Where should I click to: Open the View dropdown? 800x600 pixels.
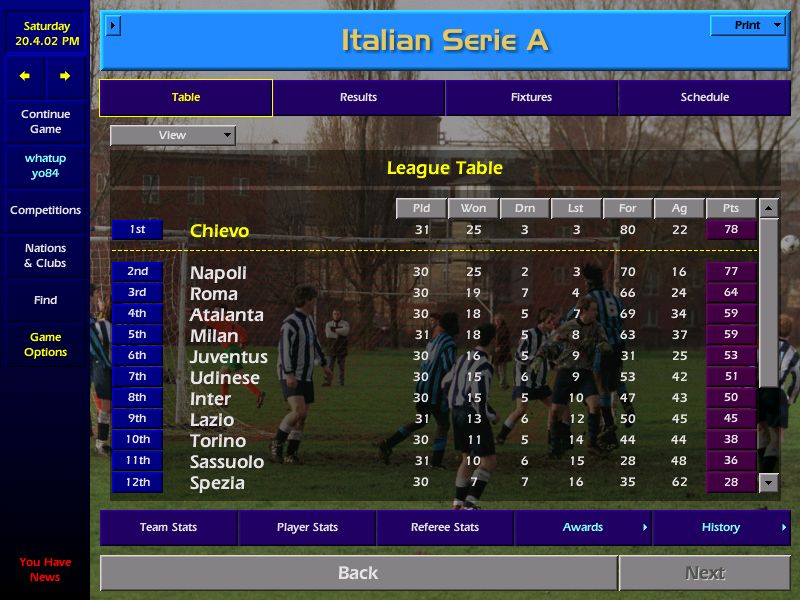[x=172, y=135]
